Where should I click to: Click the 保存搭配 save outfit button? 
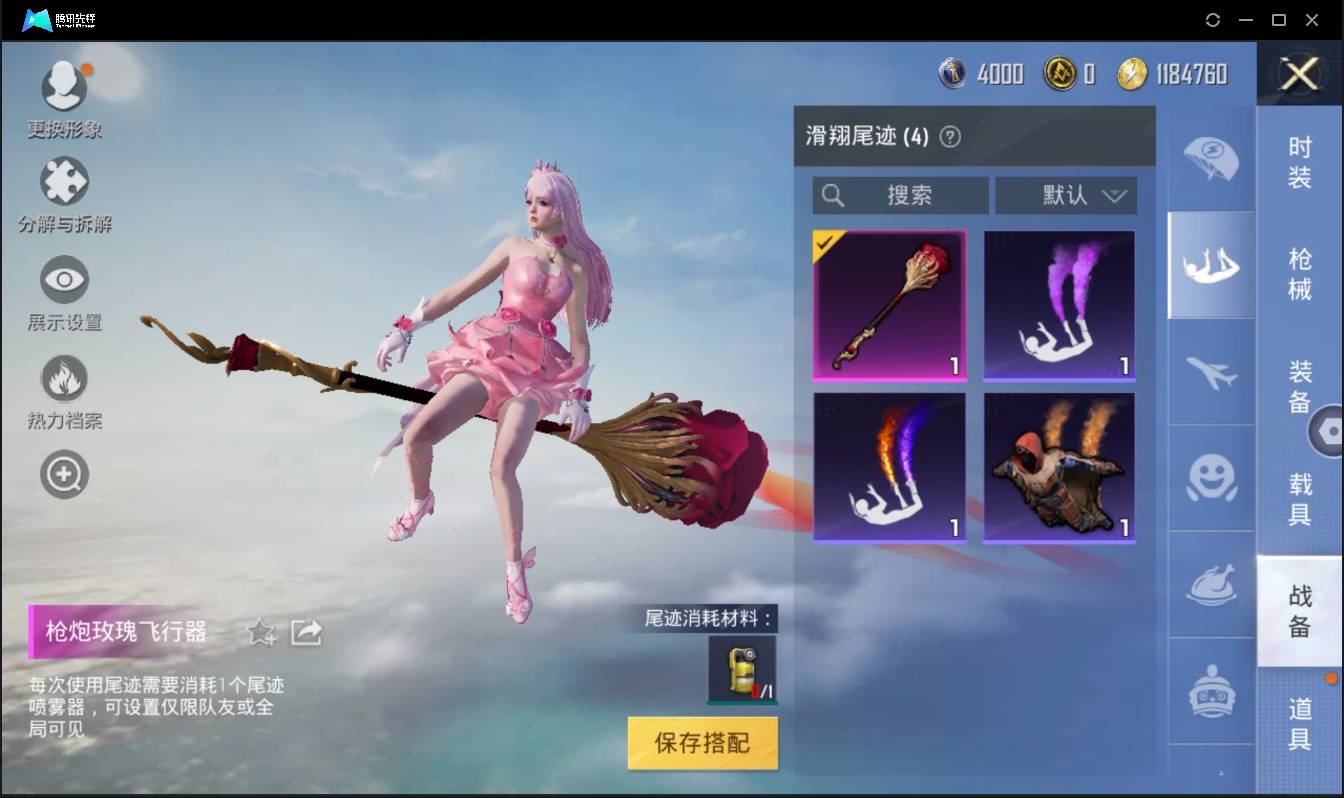tap(702, 743)
